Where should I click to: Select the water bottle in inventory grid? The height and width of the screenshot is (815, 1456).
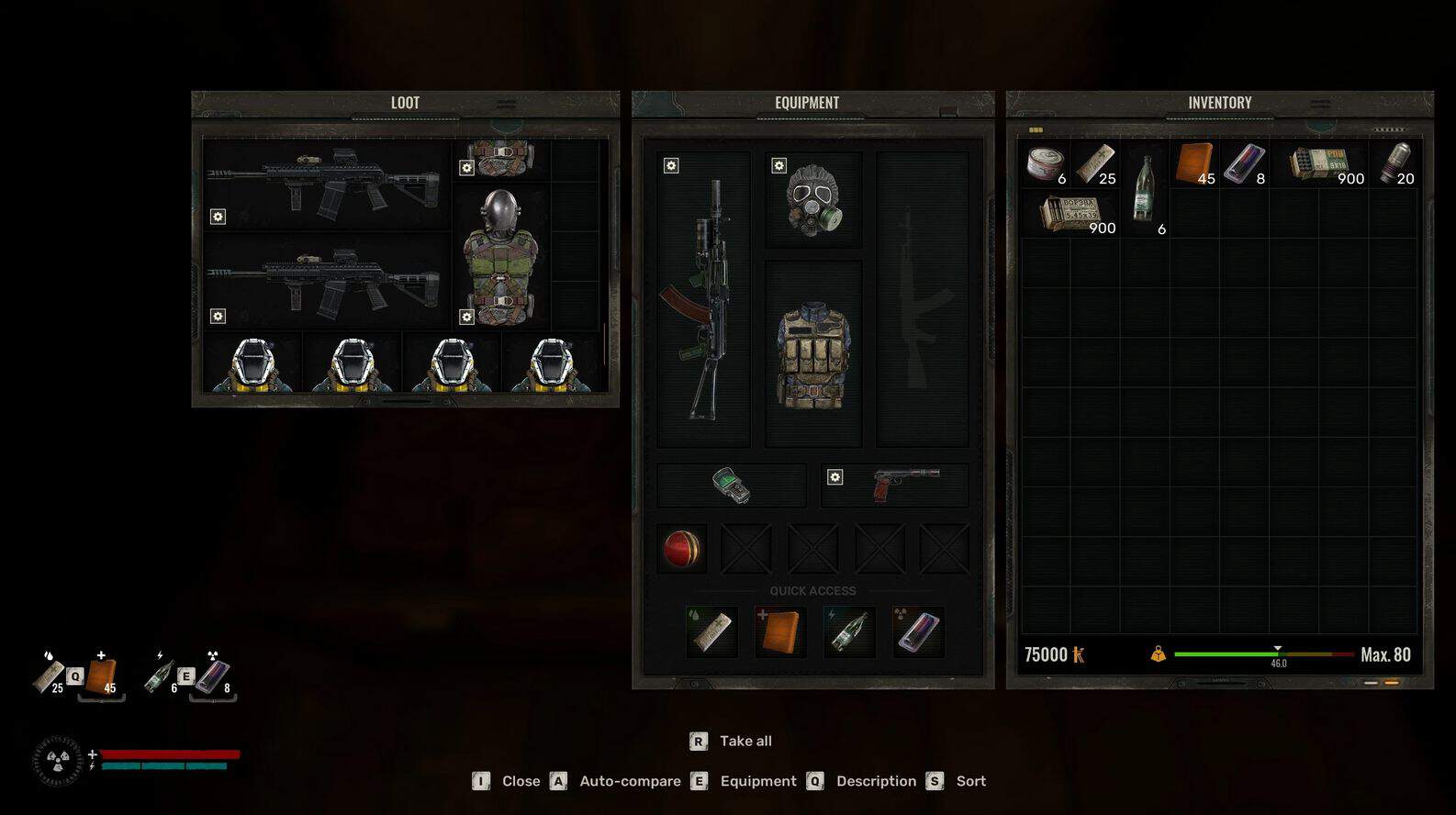tap(1144, 189)
